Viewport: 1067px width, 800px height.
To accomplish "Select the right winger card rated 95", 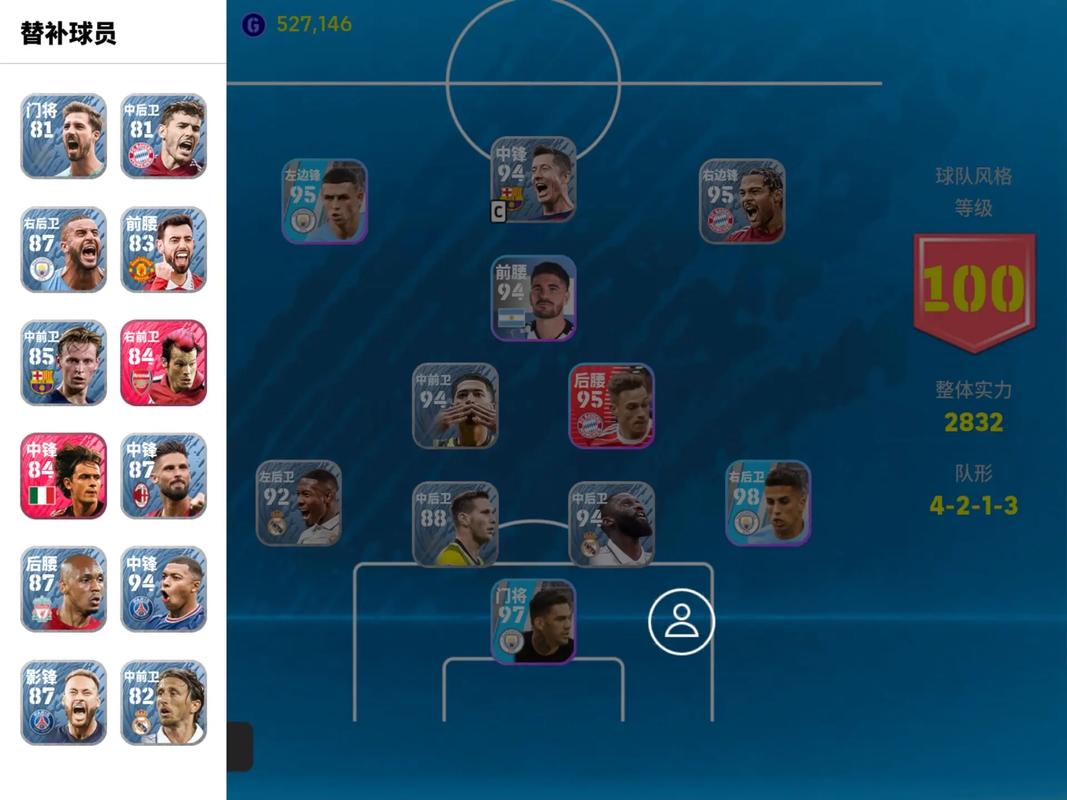I will 742,201.
